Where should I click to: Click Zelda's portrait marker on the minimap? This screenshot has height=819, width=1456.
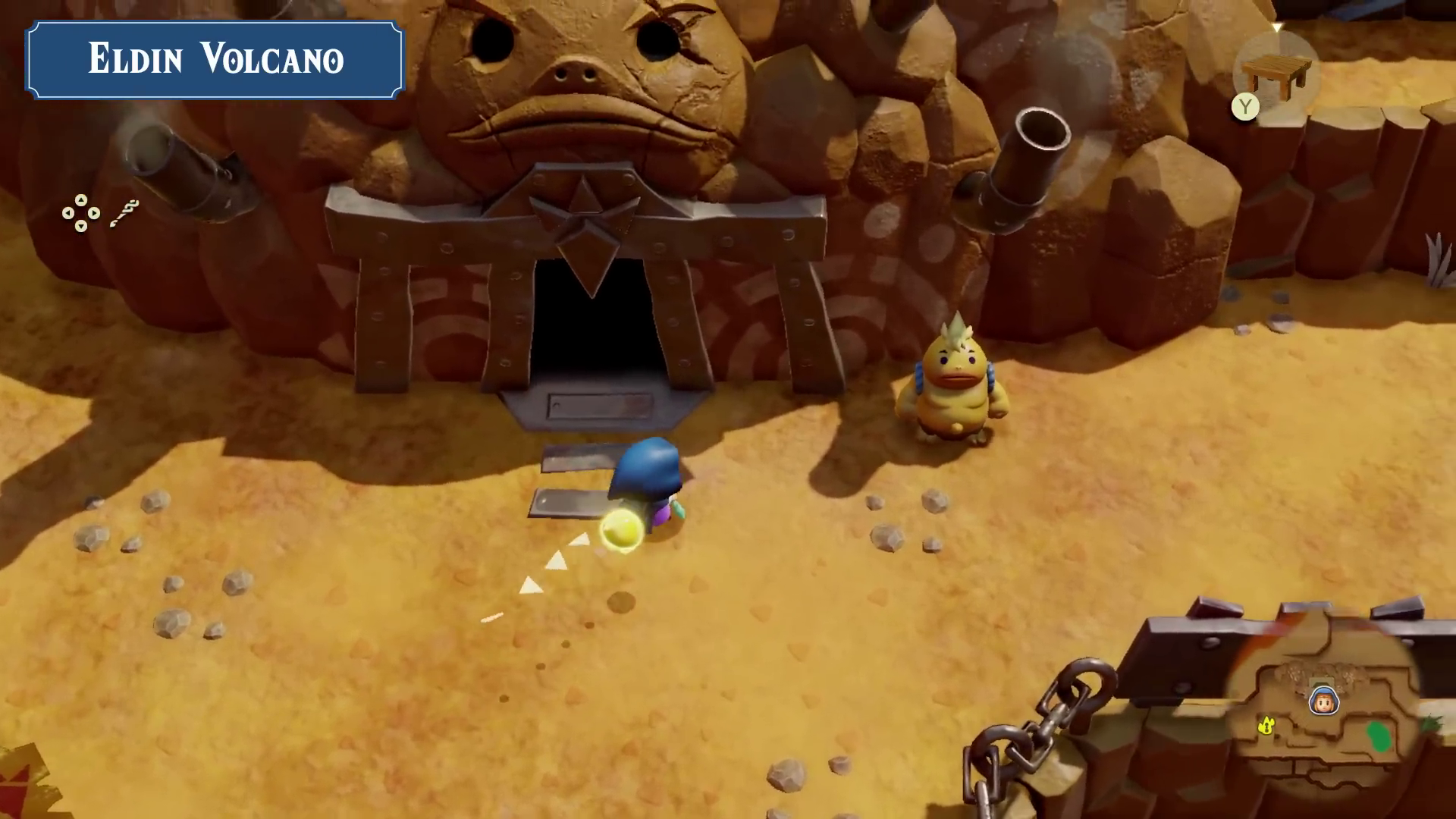[x=1323, y=700]
